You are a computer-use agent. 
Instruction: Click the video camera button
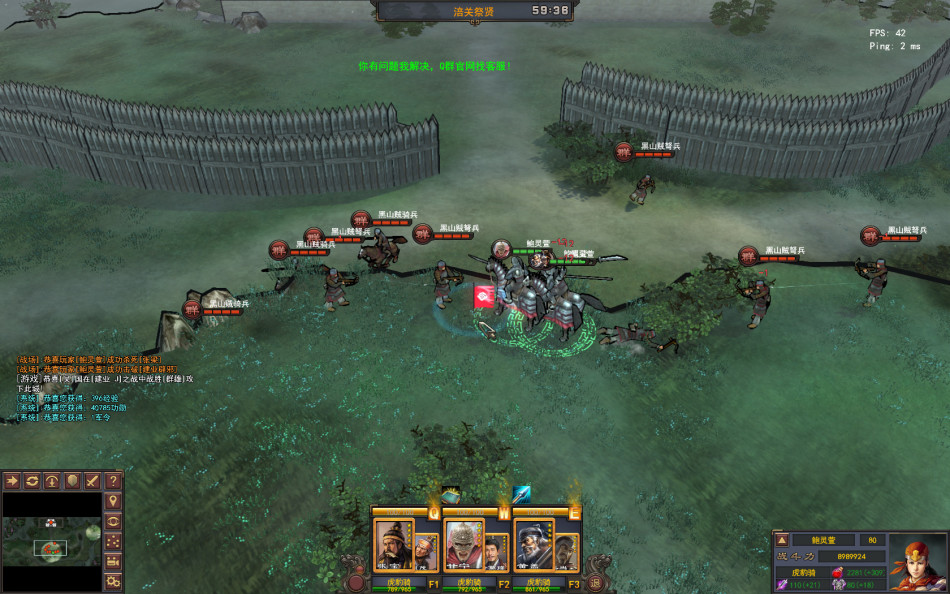coord(113,561)
